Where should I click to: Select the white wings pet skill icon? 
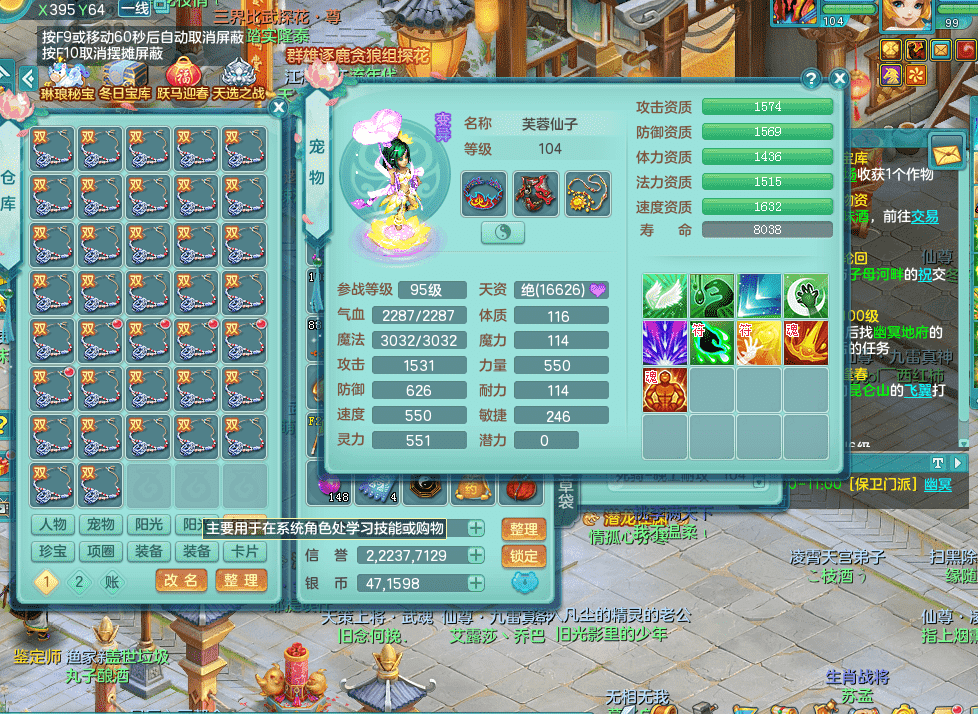pos(664,296)
